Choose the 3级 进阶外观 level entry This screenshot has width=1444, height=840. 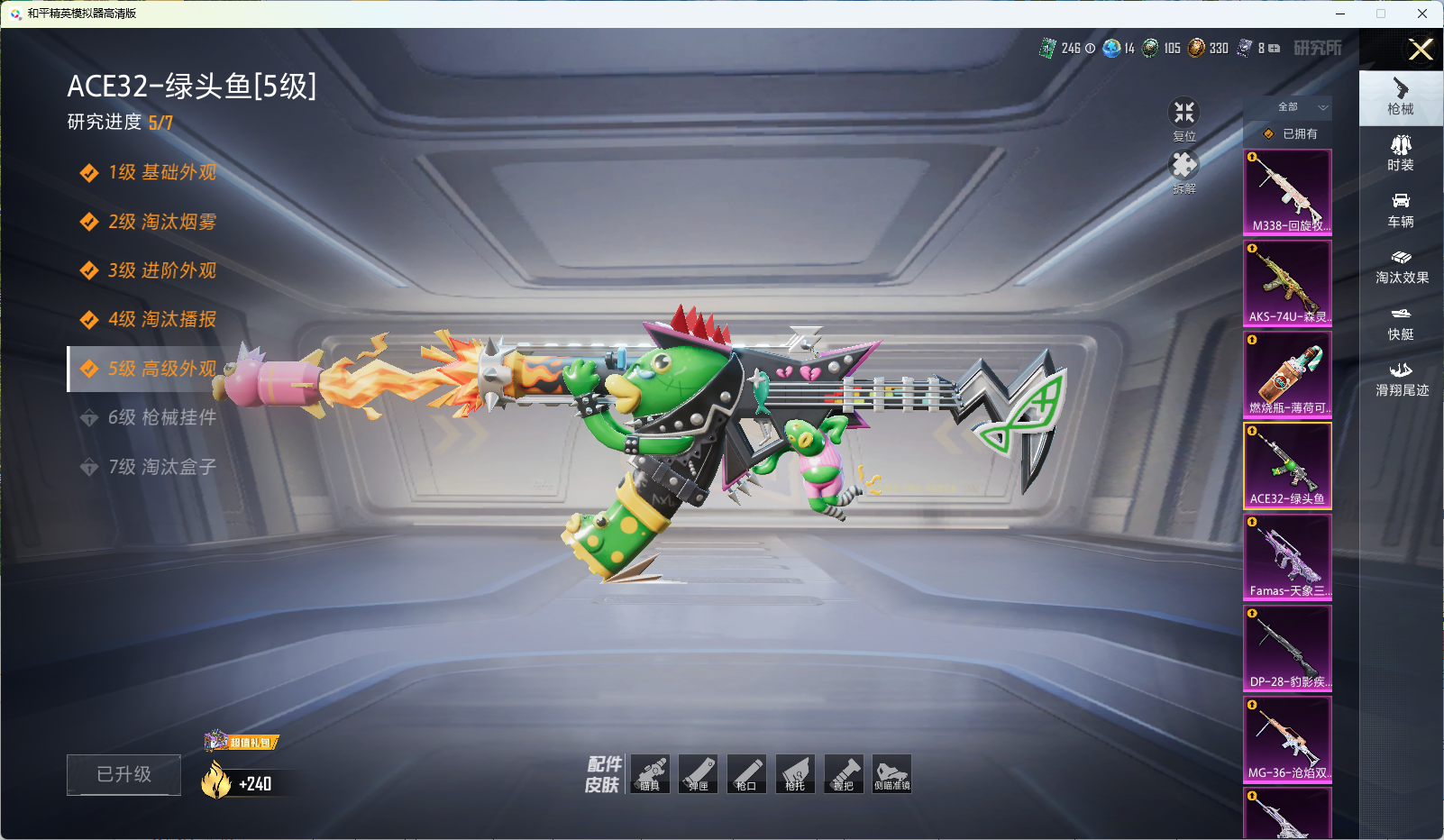click(151, 270)
